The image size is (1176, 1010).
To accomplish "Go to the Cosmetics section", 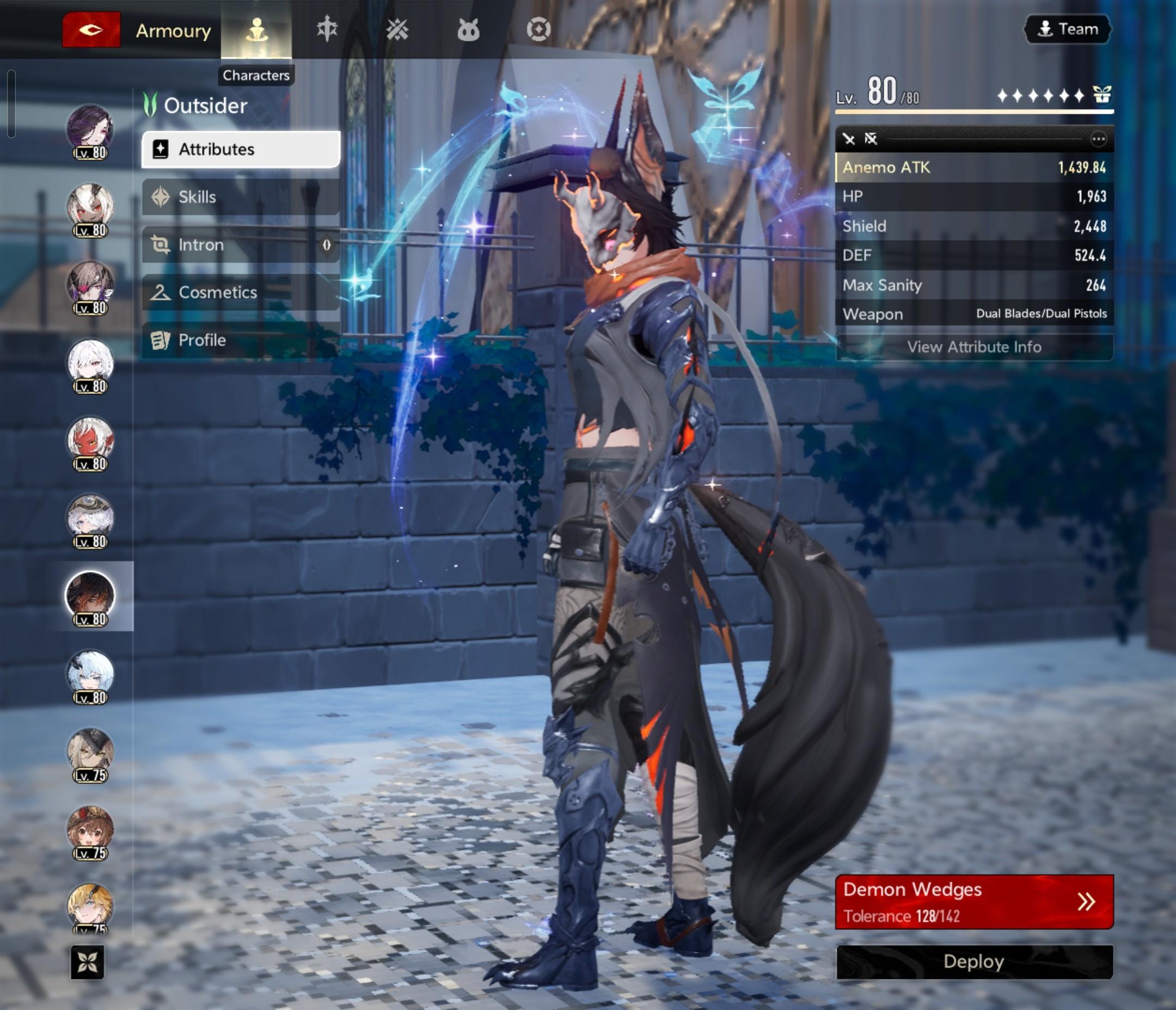I will [x=241, y=292].
